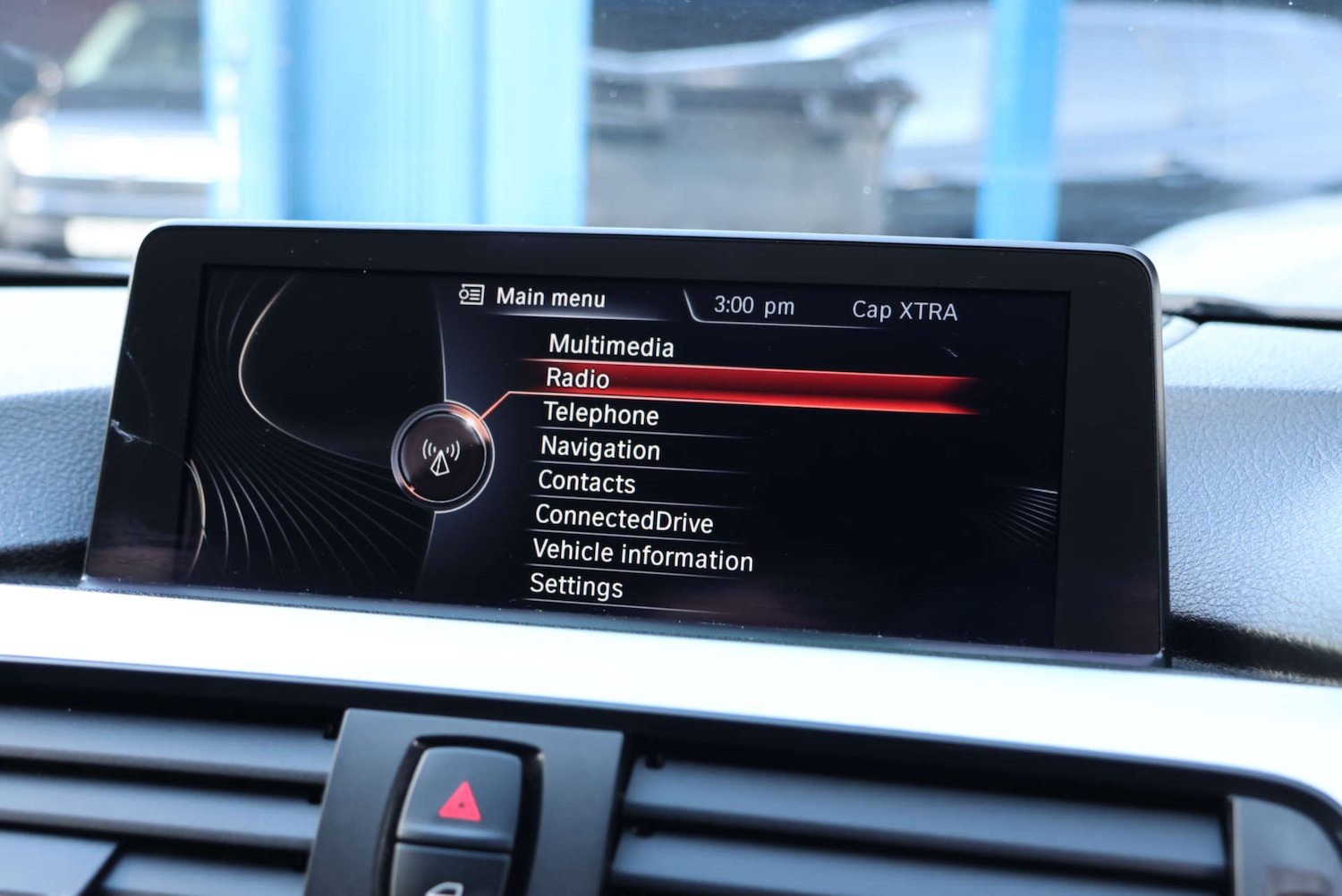Select the Settings entry at the list bottom

click(x=578, y=587)
